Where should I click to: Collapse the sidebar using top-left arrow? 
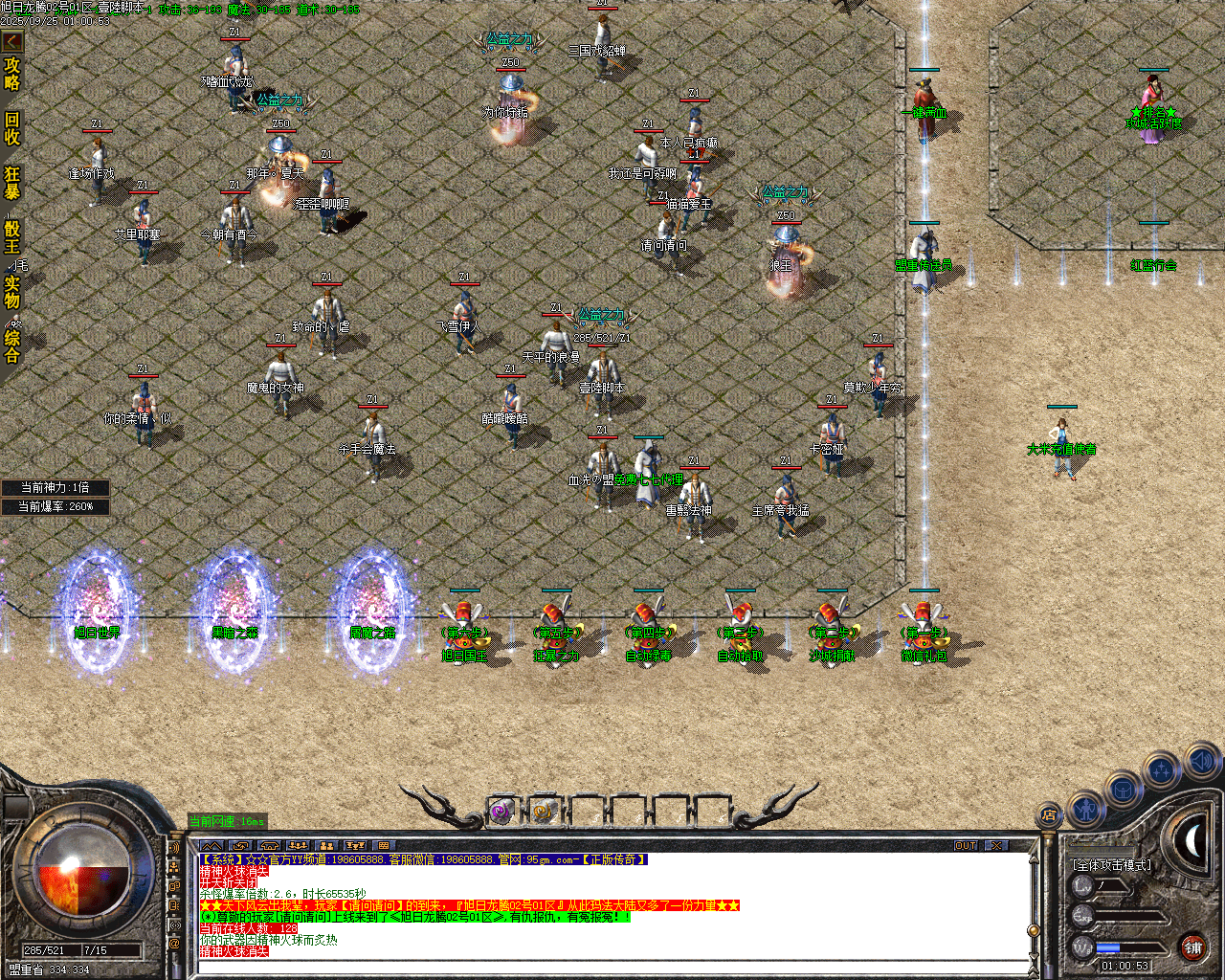pyautogui.click(x=11, y=41)
